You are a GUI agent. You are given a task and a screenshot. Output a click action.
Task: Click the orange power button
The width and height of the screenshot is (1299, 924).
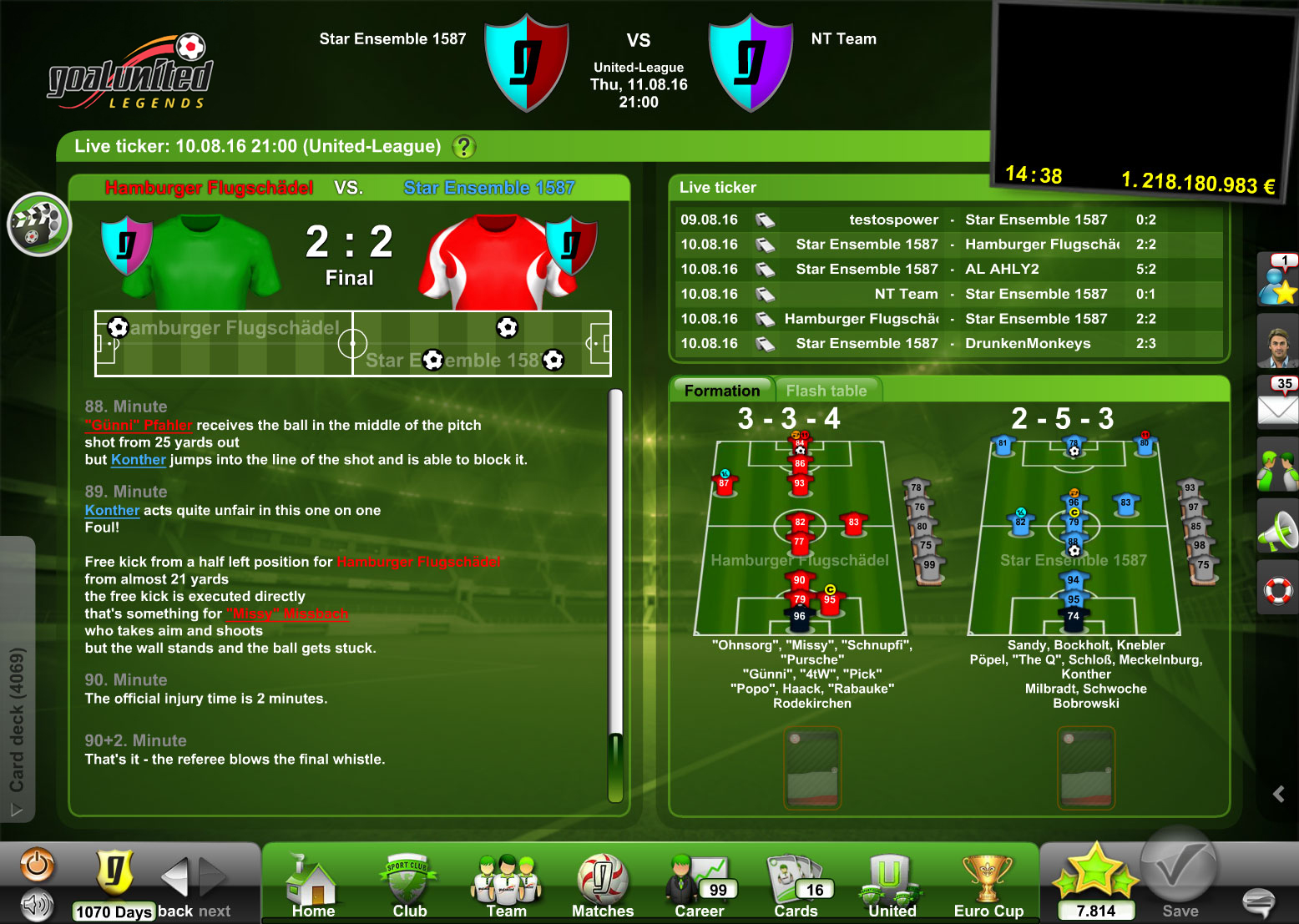[x=37, y=866]
